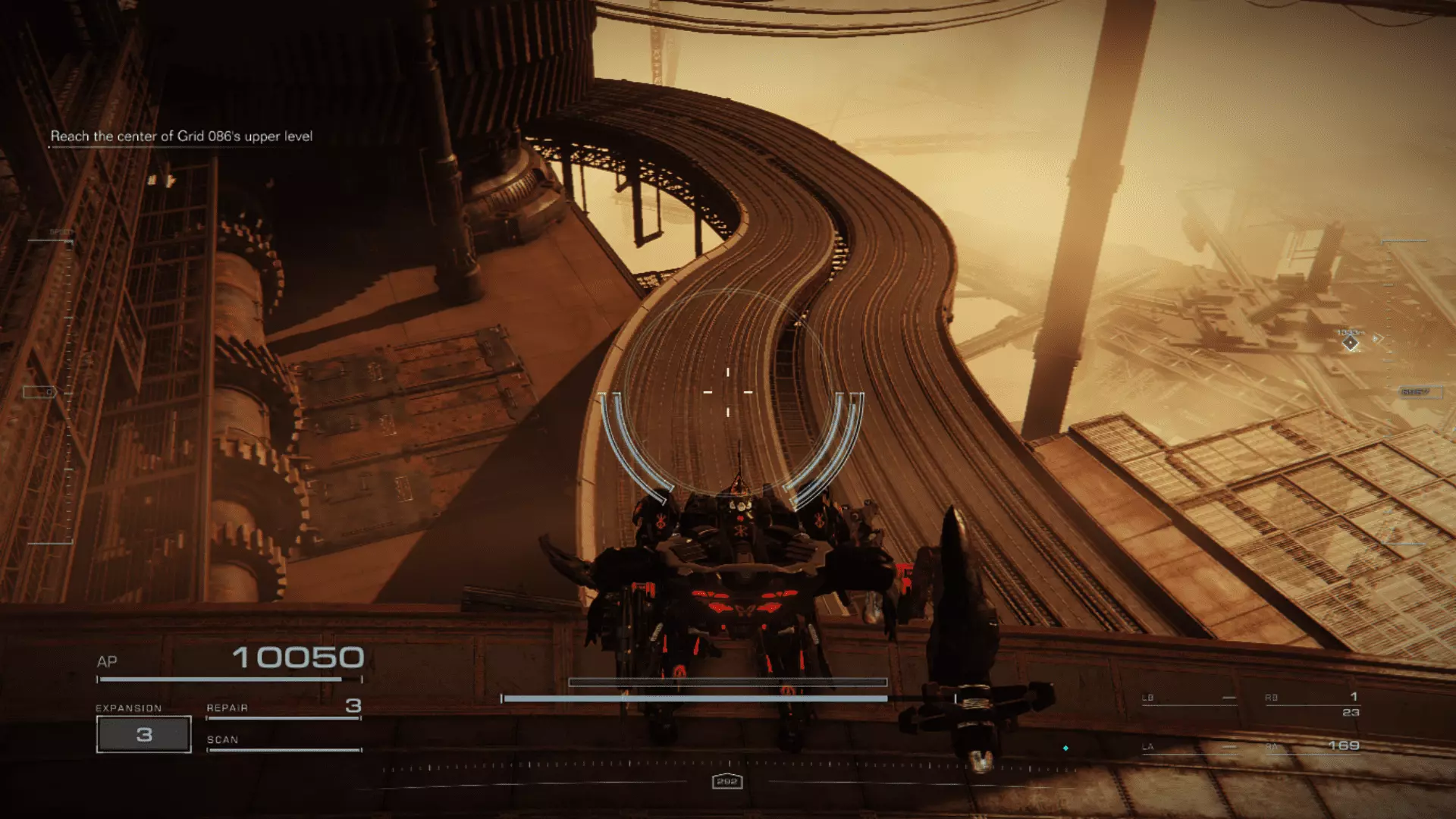Screen dimensions: 1456x819
Task: Activate the Expansion slot box showing 3
Action: pyautogui.click(x=144, y=734)
